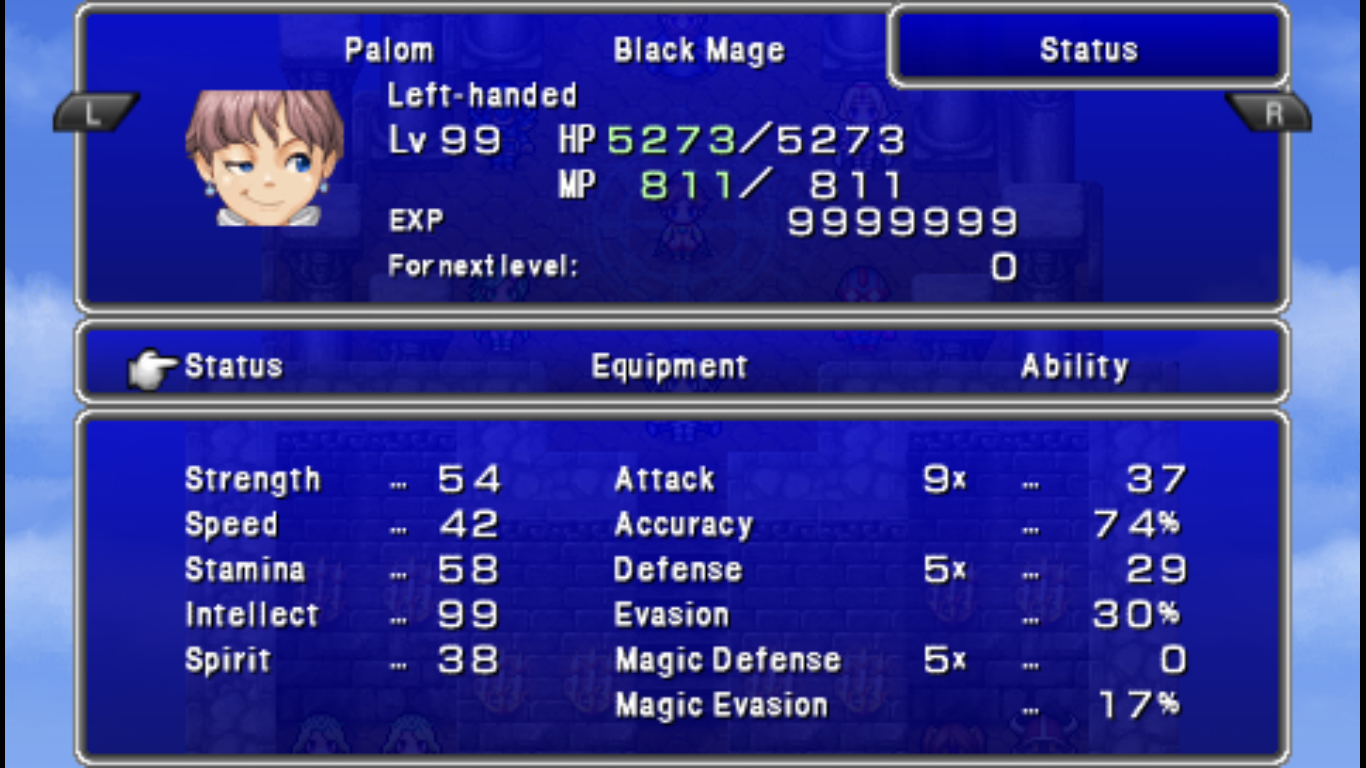Select the Status option beside the pointing-hand cursor

(x=233, y=366)
